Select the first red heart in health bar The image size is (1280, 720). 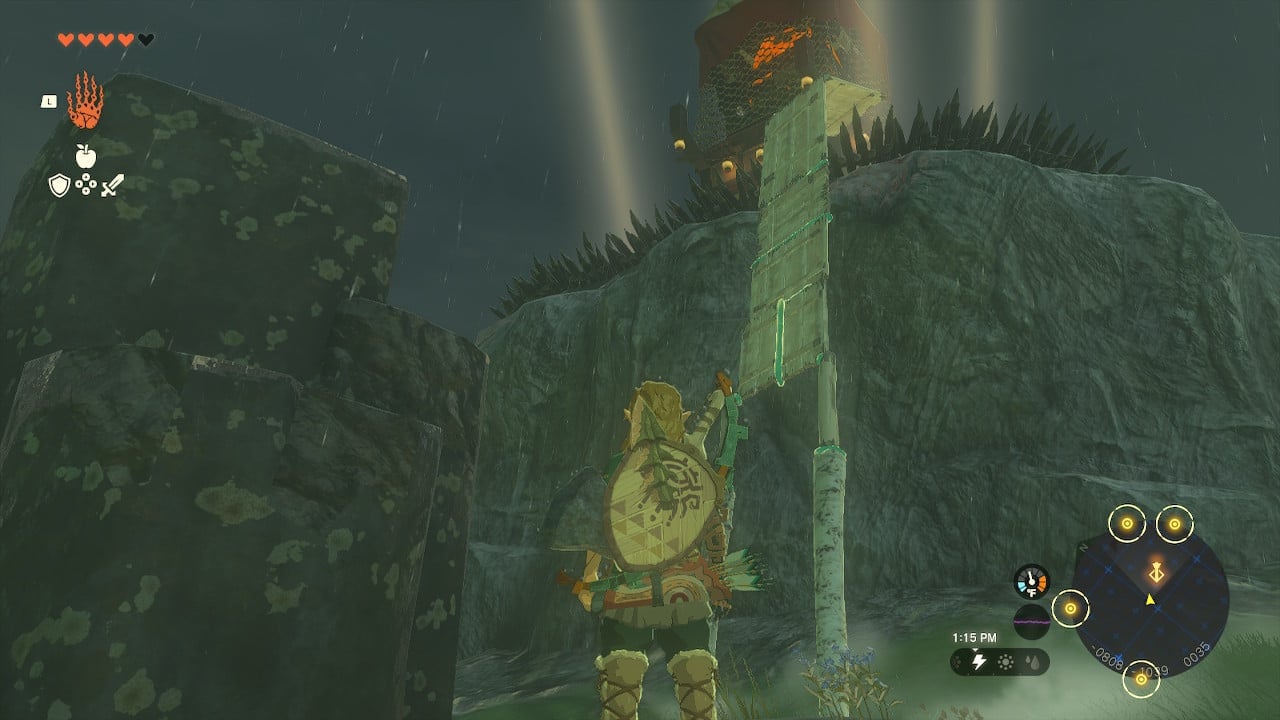click(66, 39)
